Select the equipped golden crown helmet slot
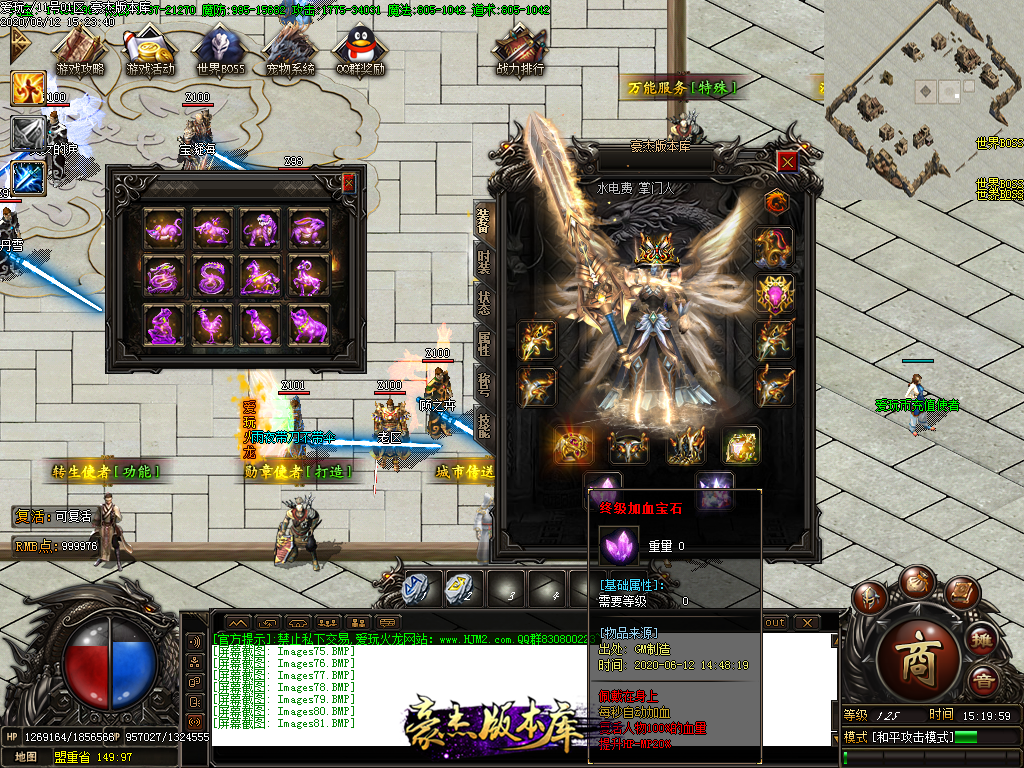The height and width of the screenshot is (768, 1024). click(653, 249)
